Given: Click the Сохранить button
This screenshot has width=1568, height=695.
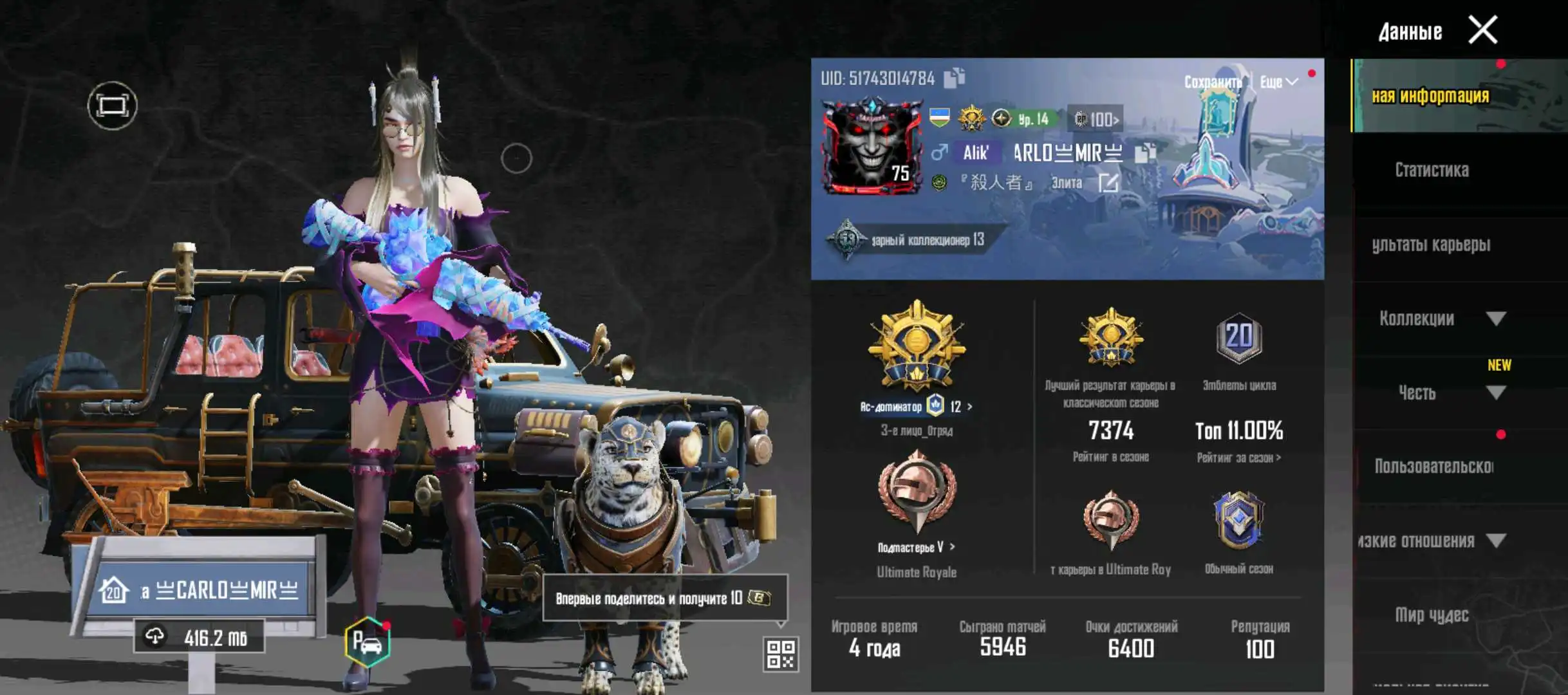Looking at the screenshot, I should point(1213,82).
